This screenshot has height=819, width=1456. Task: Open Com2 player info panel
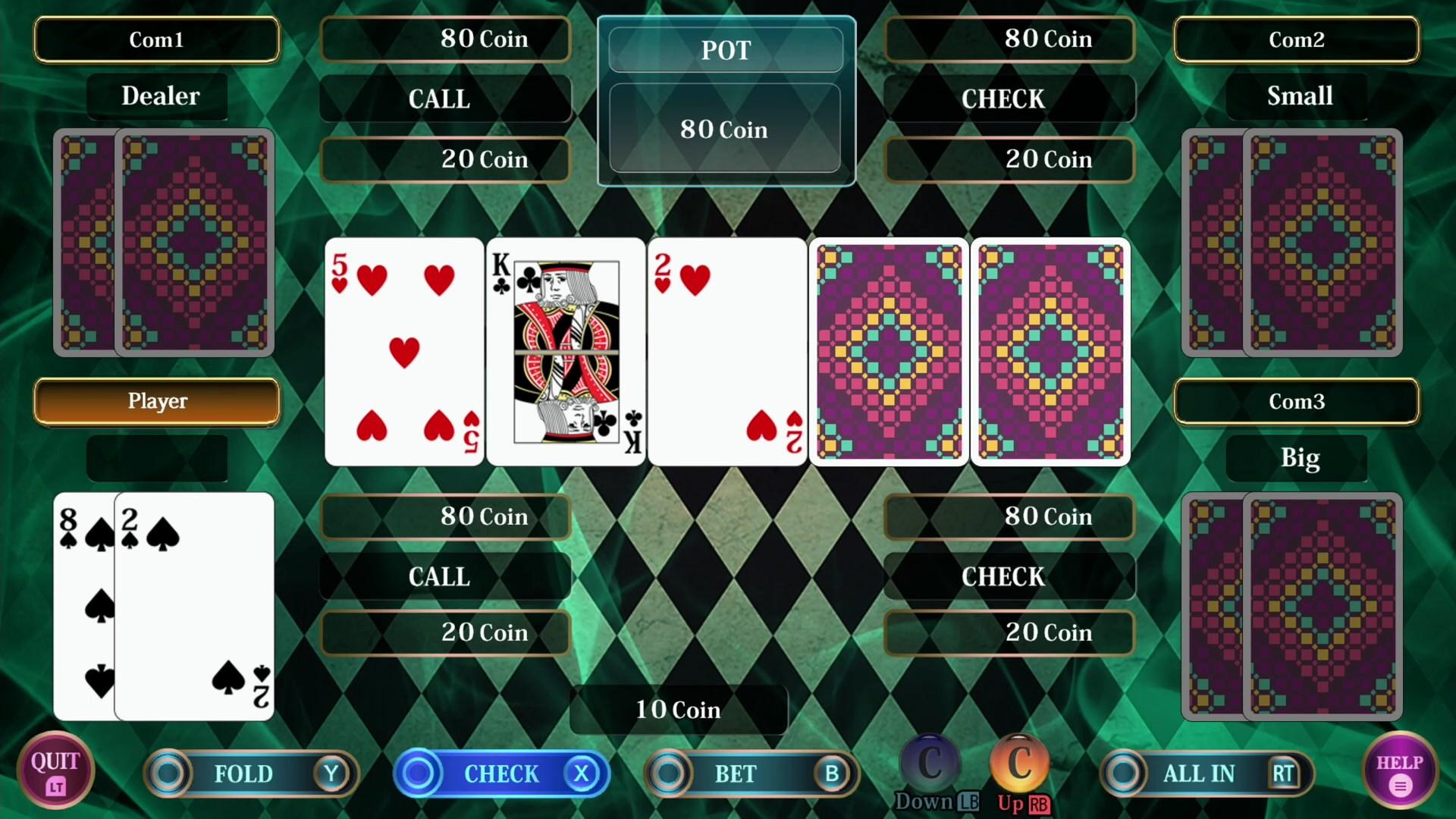pyautogui.click(x=1297, y=39)
